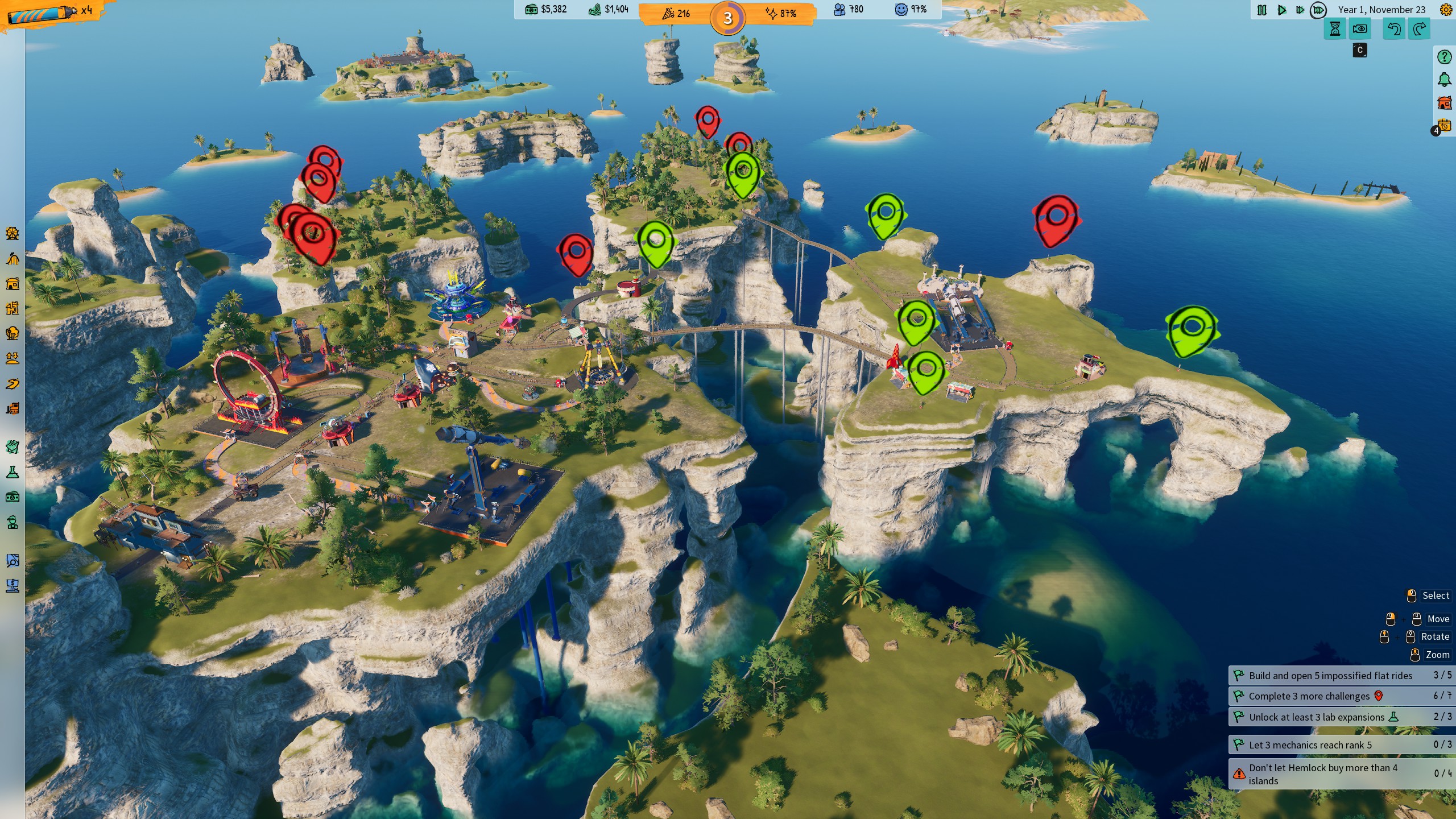This screenshot has height=819, width=1456.
Task: Open the tree scenery menu
Action: coord(13,333)
